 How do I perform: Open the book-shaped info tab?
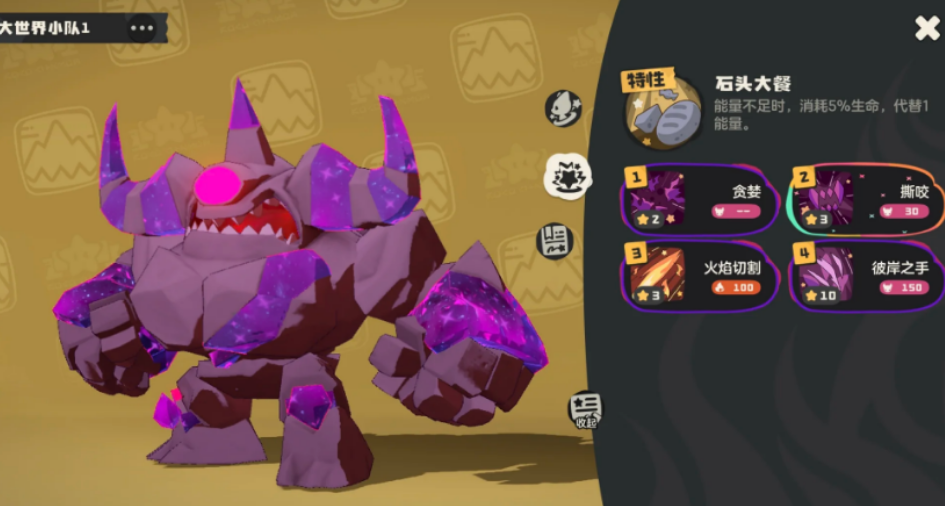click(x=556, y=241)
